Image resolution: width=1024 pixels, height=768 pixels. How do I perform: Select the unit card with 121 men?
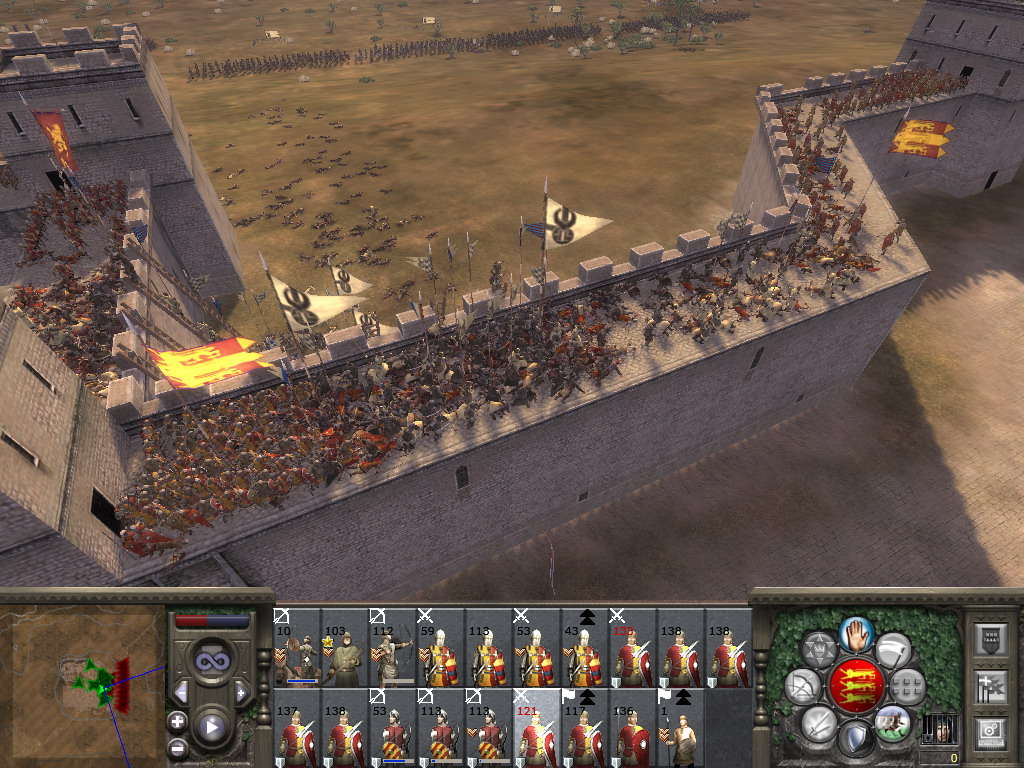(x=537, y=728)
